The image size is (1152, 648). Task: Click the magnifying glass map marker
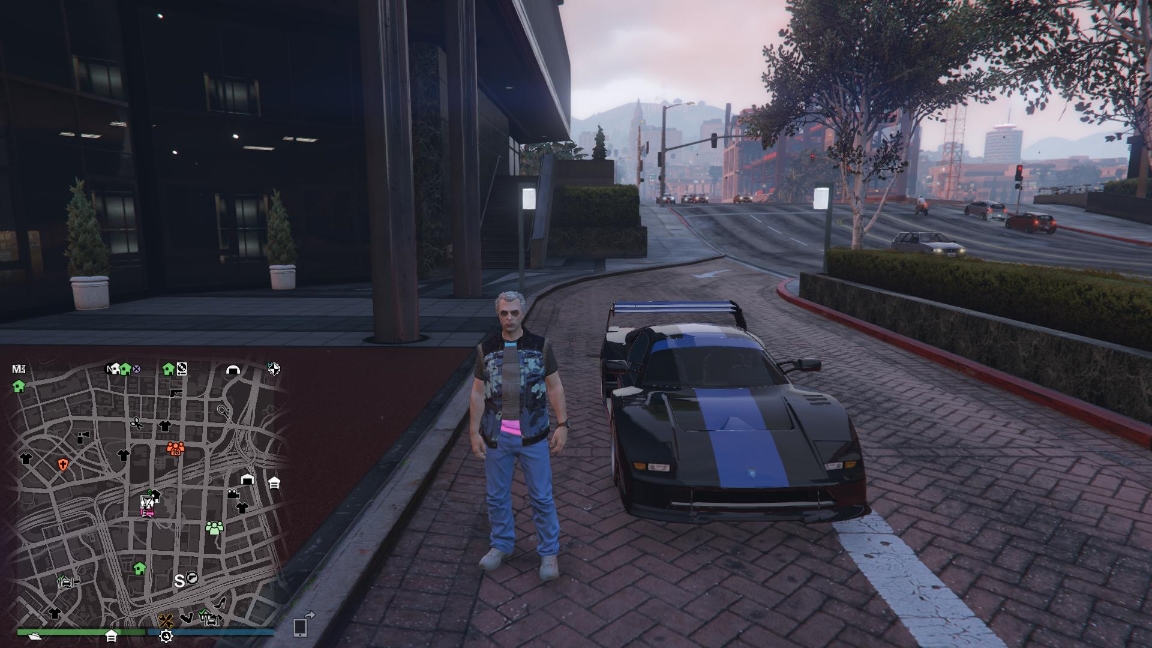pyautogui.click(x=222, y=410)
